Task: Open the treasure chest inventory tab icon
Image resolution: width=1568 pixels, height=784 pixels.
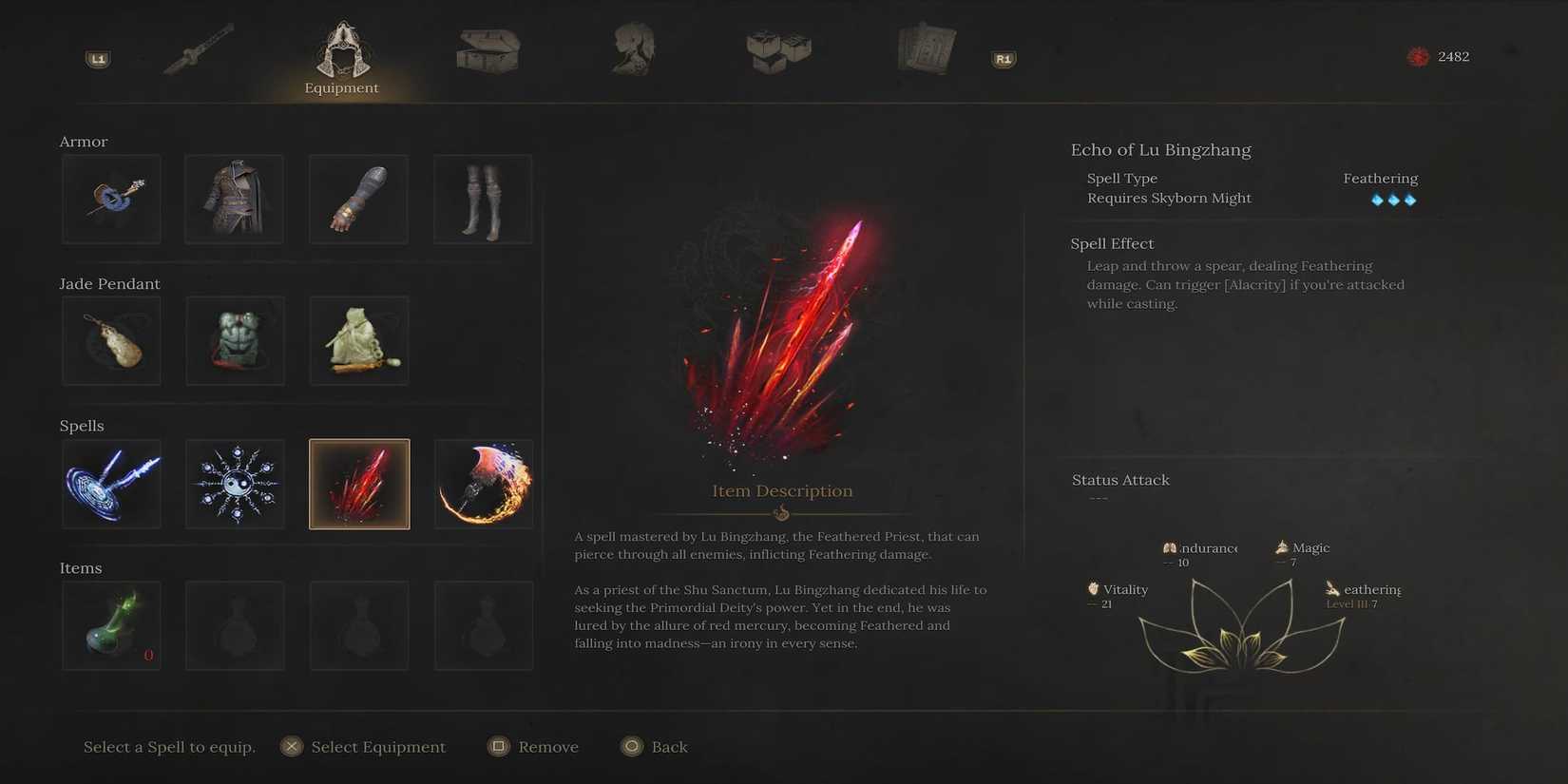Action: pos(488,52)
